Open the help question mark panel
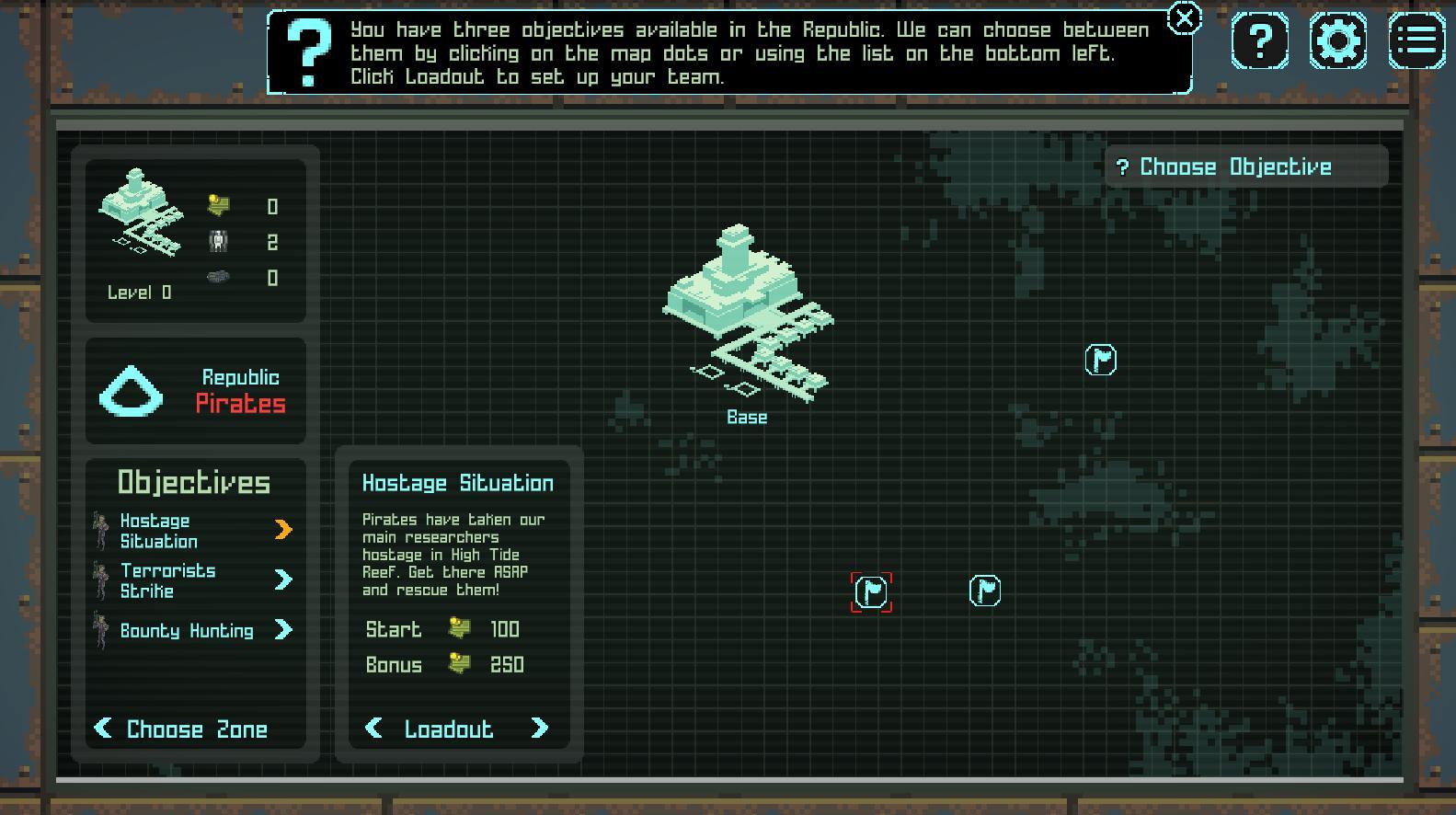Viewport: 1456px width, 815px height. [1260, 40]
